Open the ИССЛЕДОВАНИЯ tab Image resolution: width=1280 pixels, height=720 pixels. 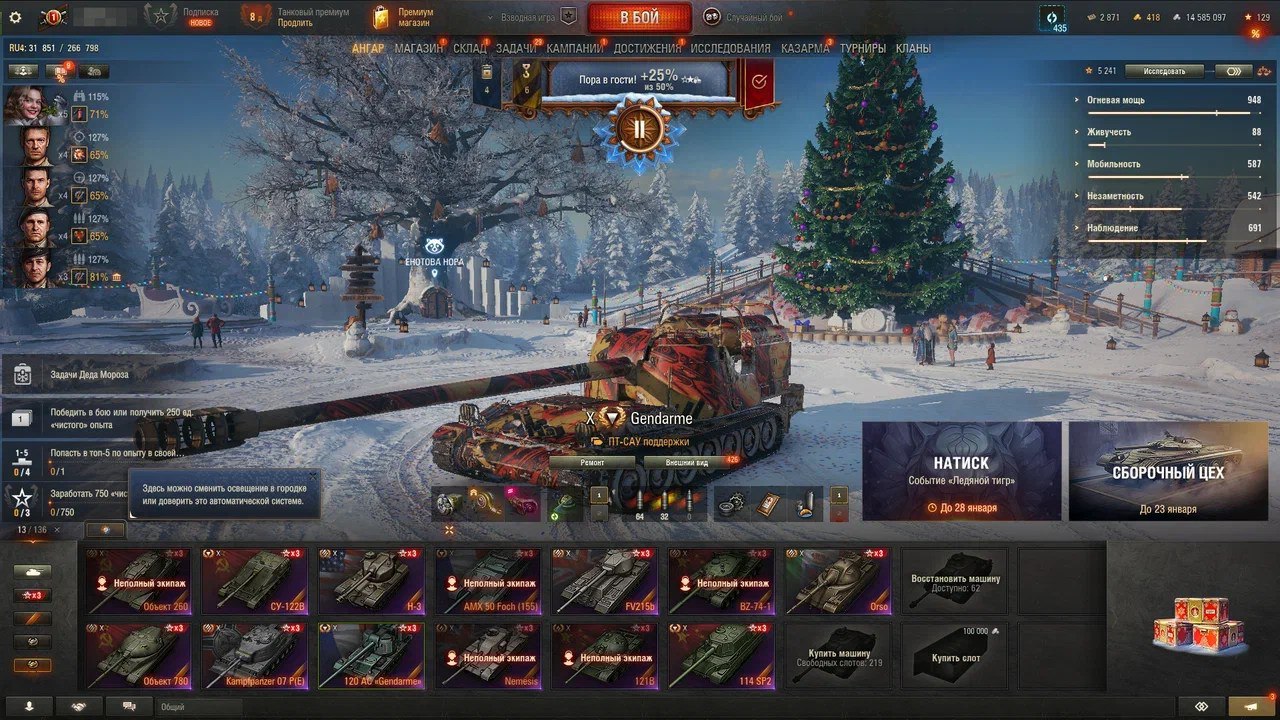tap(730, 48)
